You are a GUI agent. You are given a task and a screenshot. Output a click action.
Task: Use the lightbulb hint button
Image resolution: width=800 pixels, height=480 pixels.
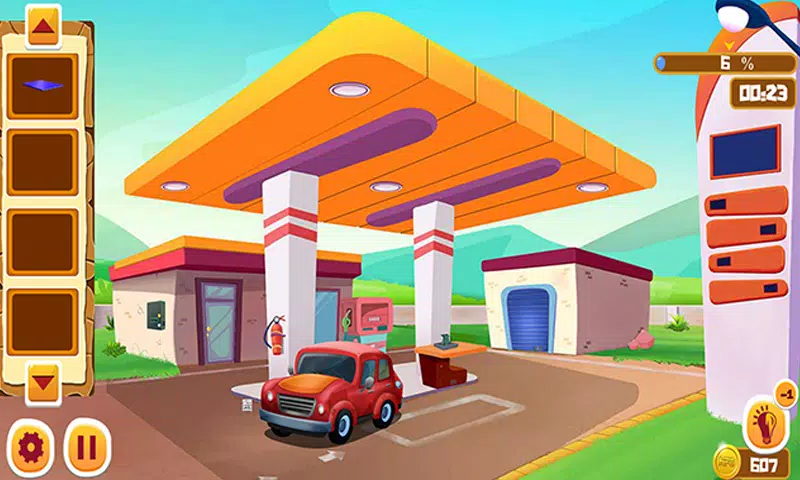[x=767, y=424]
